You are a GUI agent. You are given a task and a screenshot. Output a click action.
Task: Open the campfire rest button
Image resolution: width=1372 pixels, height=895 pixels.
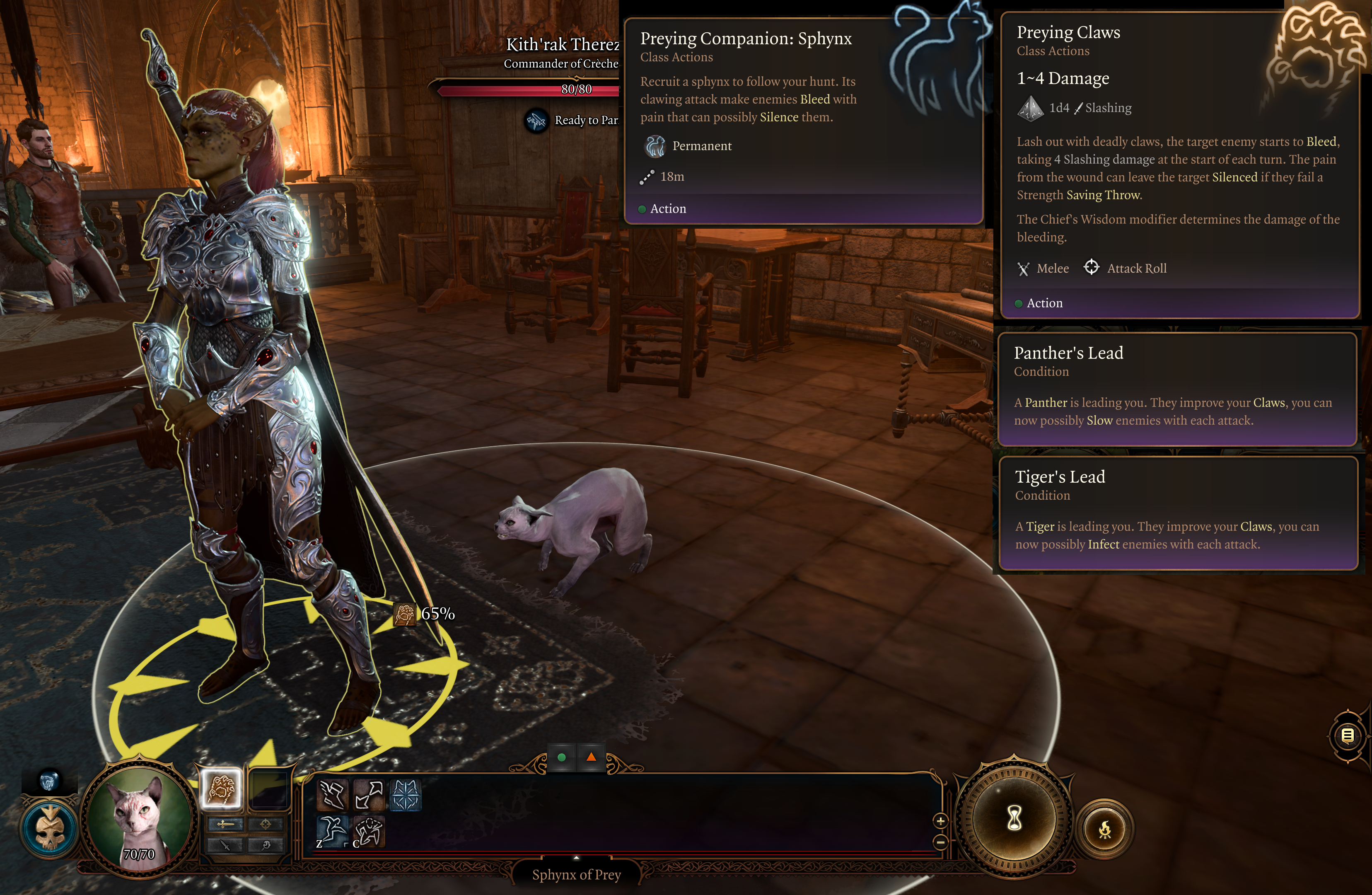point(1104,830)
